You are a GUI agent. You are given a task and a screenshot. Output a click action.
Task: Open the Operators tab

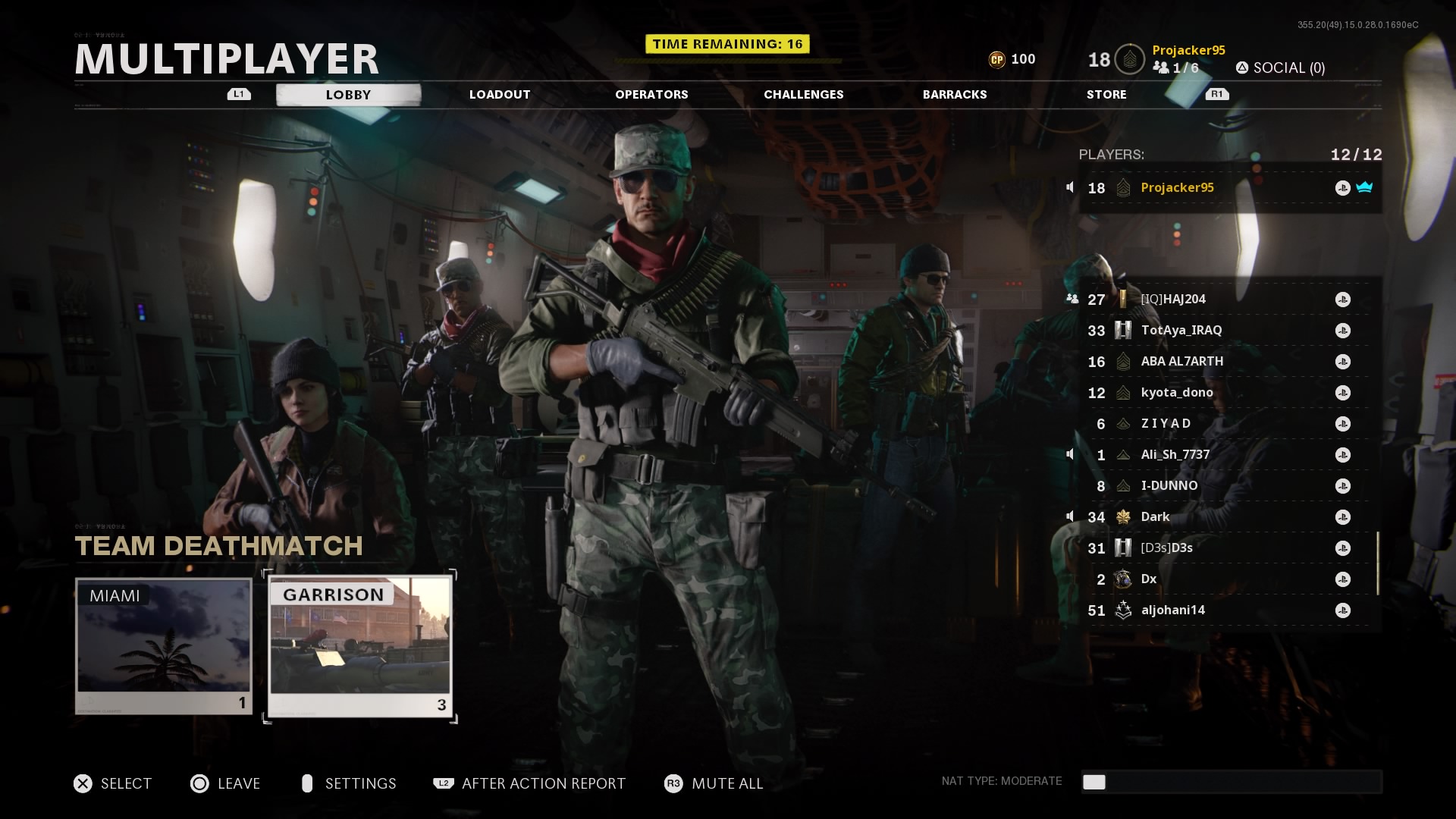651,95
